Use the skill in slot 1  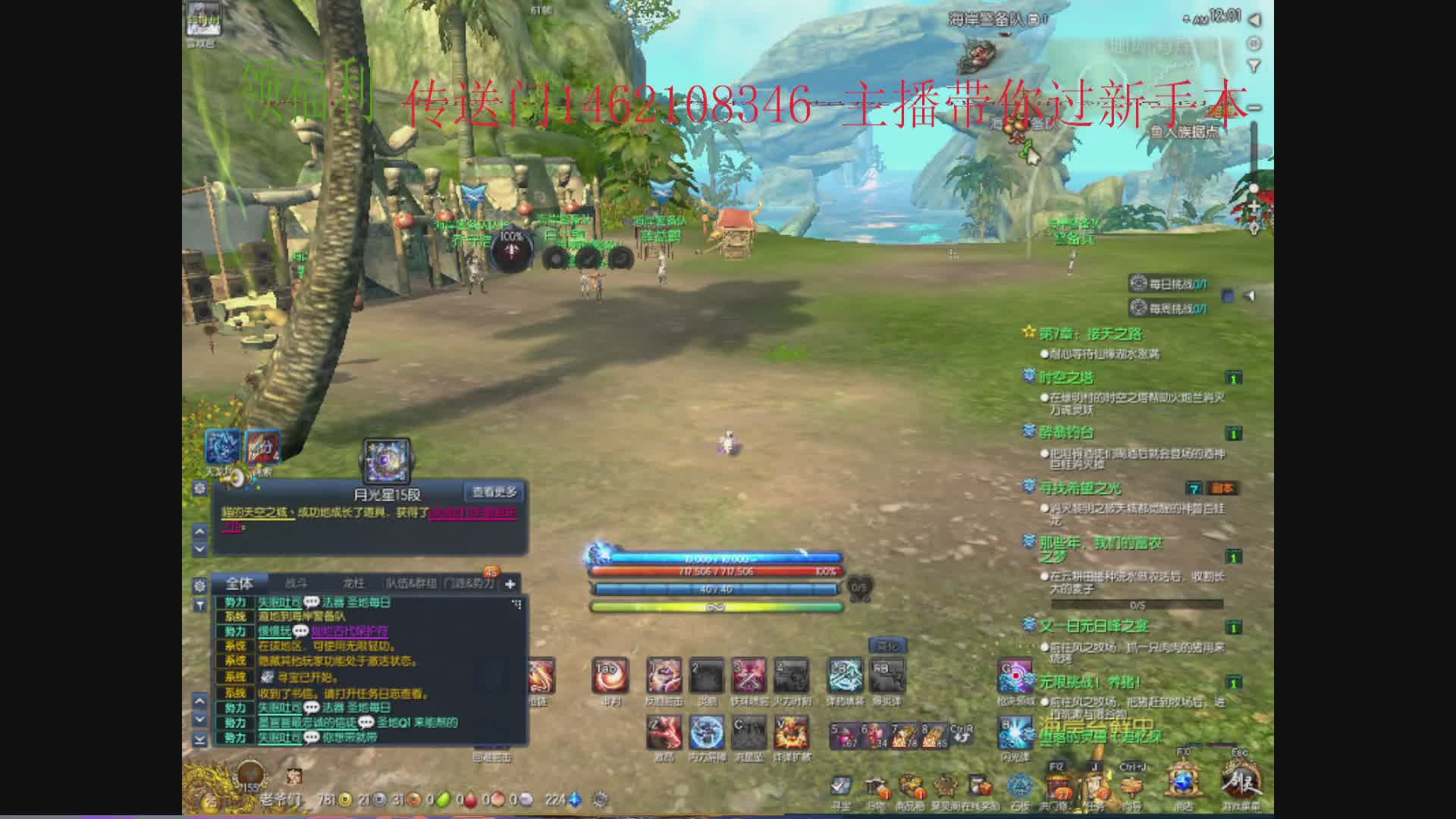[664, 675]
